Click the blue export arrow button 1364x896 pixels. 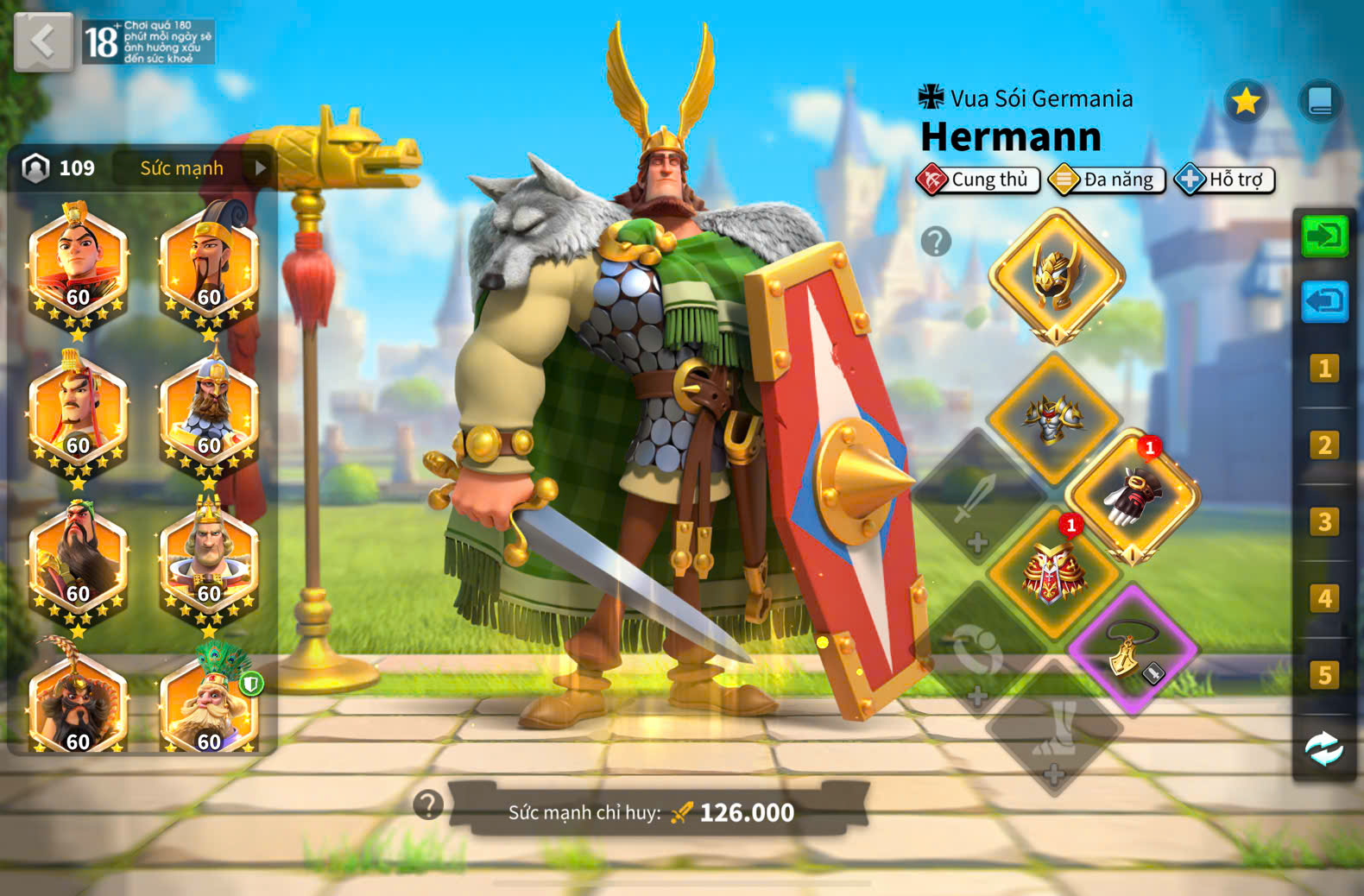pos(1324,301)
